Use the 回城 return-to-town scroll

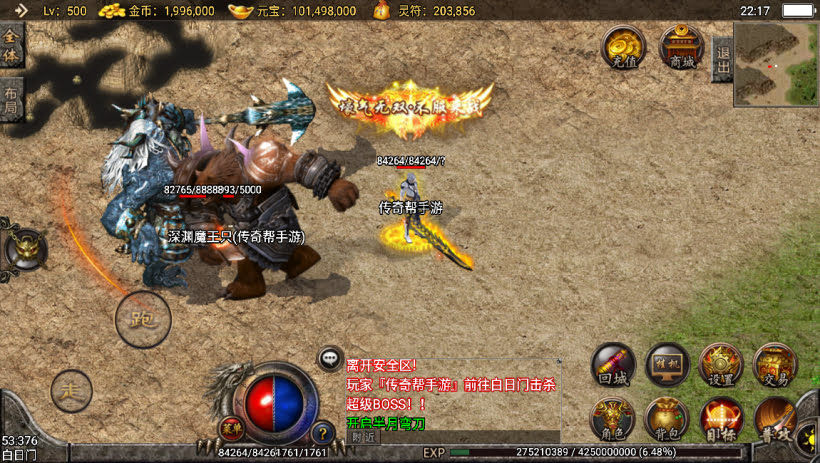(613, 364)
